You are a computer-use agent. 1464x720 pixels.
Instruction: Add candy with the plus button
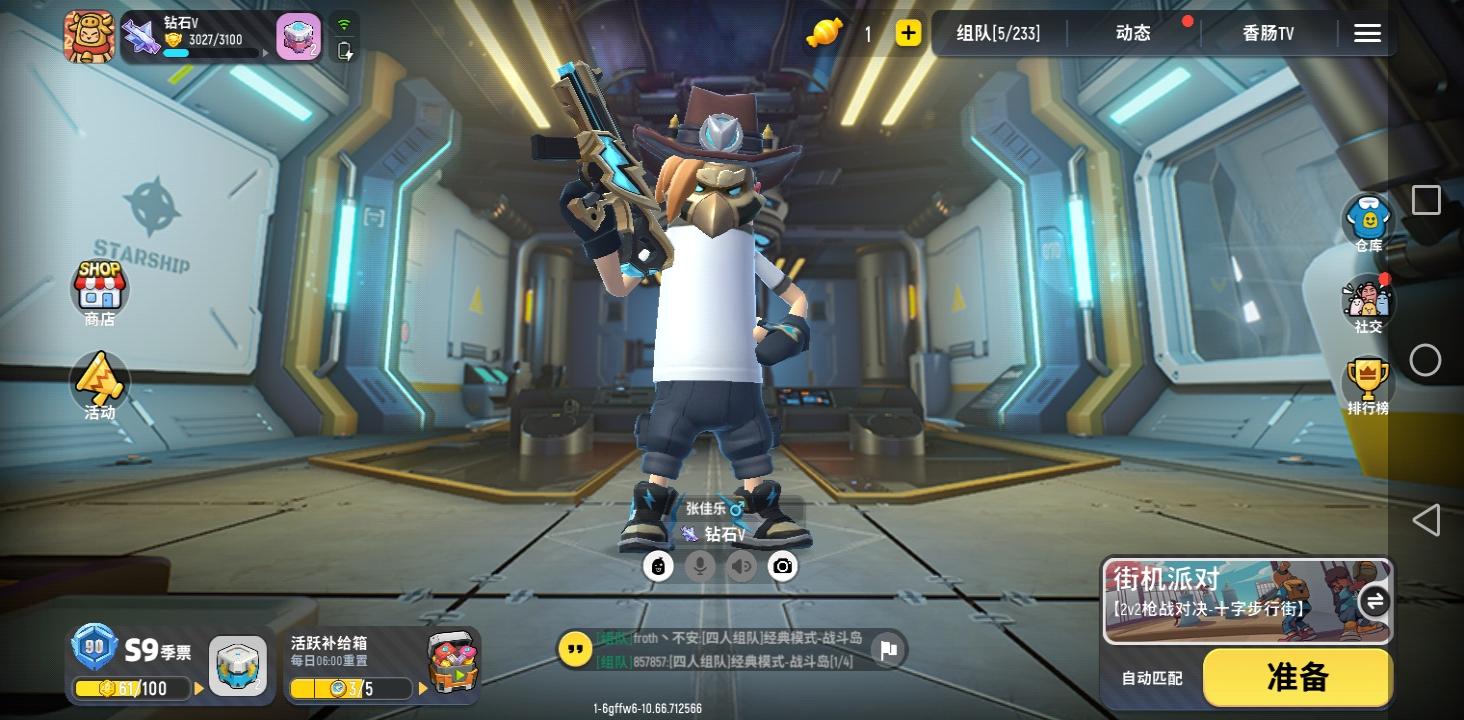pyautogui.click(x=907, y=33)
